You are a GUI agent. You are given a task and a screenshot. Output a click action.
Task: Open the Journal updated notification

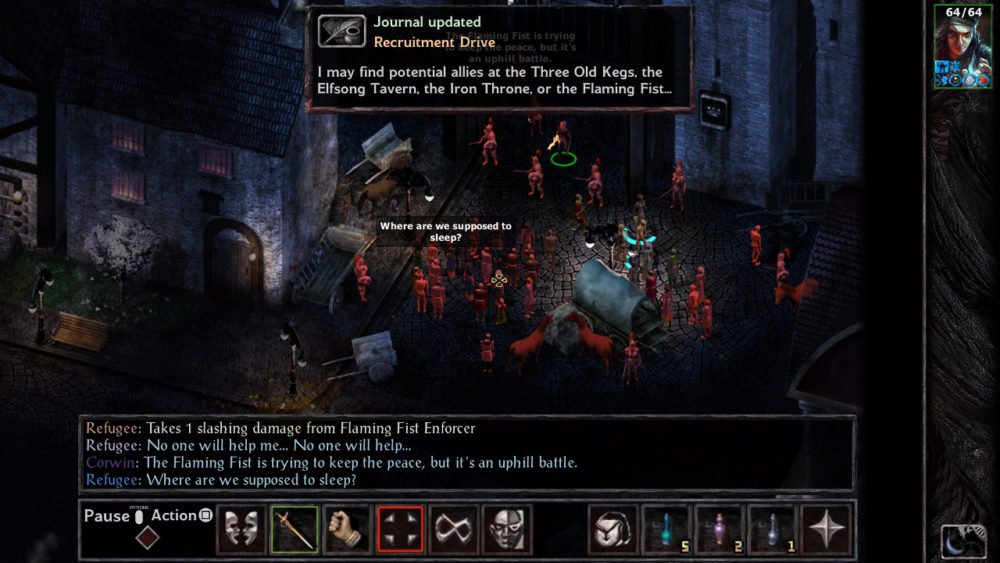point(500,60)
